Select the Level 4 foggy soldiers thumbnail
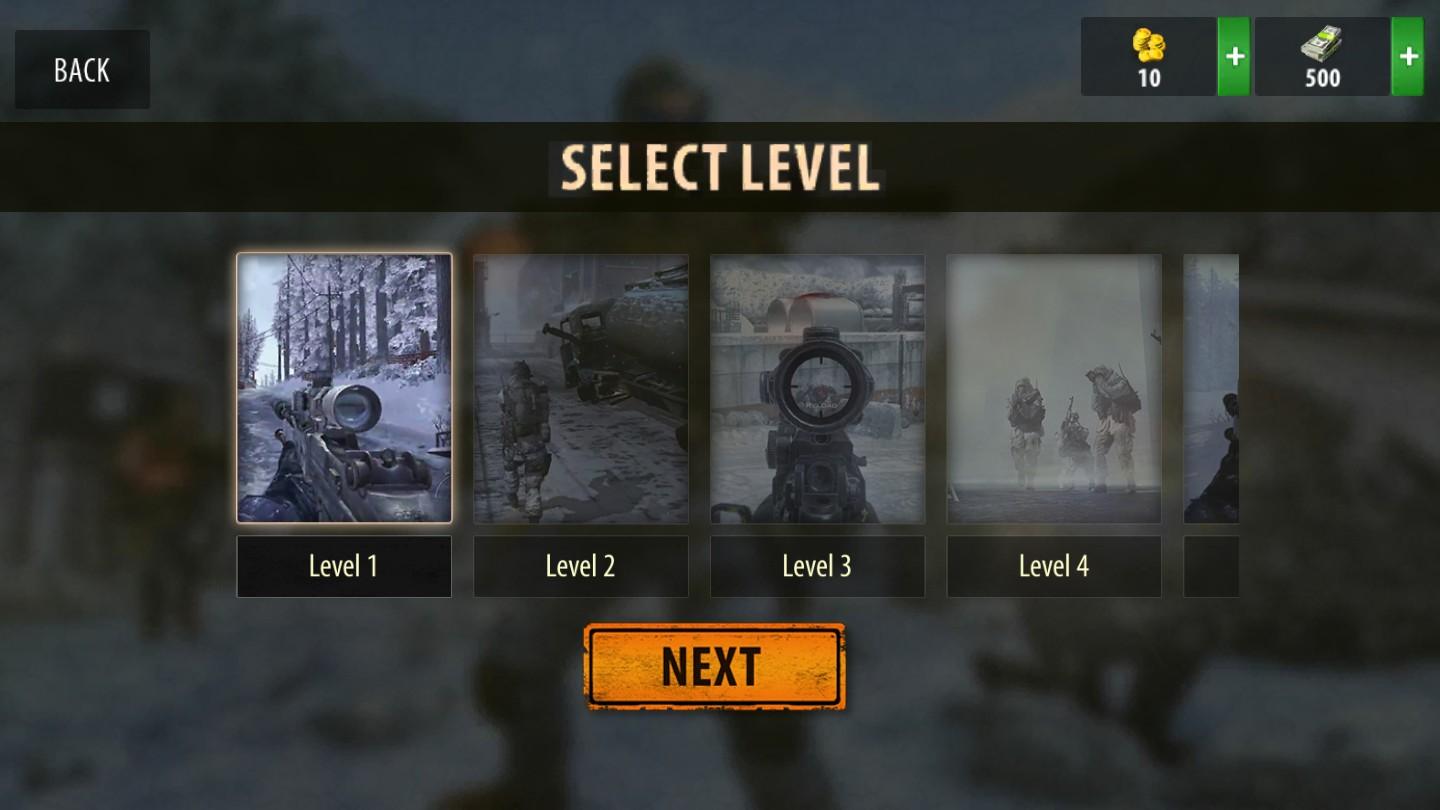 click(x=1054, y=388)
